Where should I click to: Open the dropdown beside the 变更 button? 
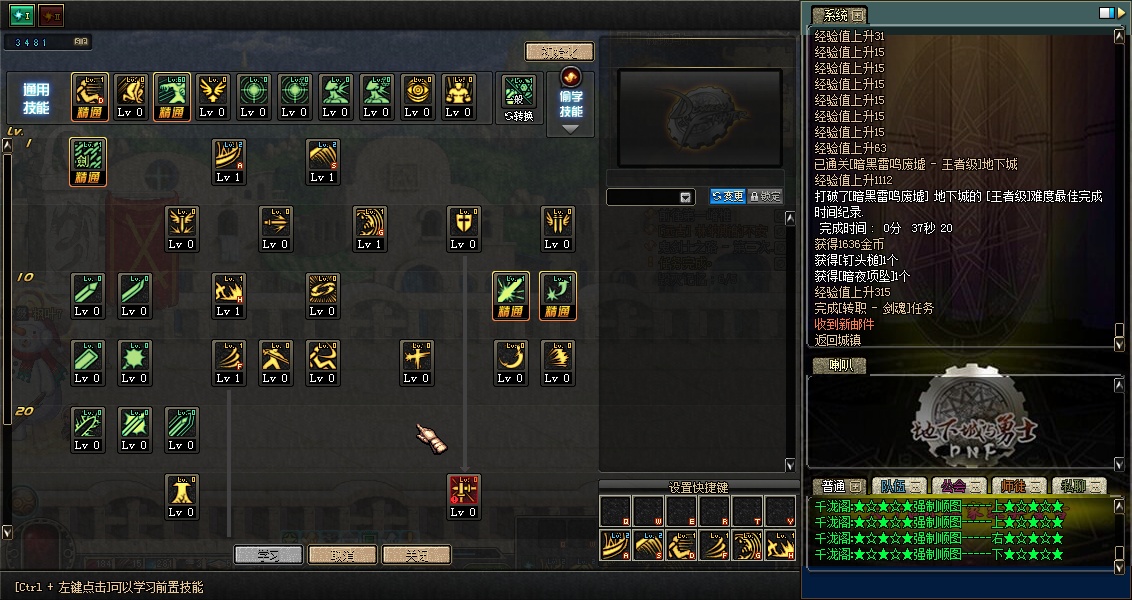(686, 198)
